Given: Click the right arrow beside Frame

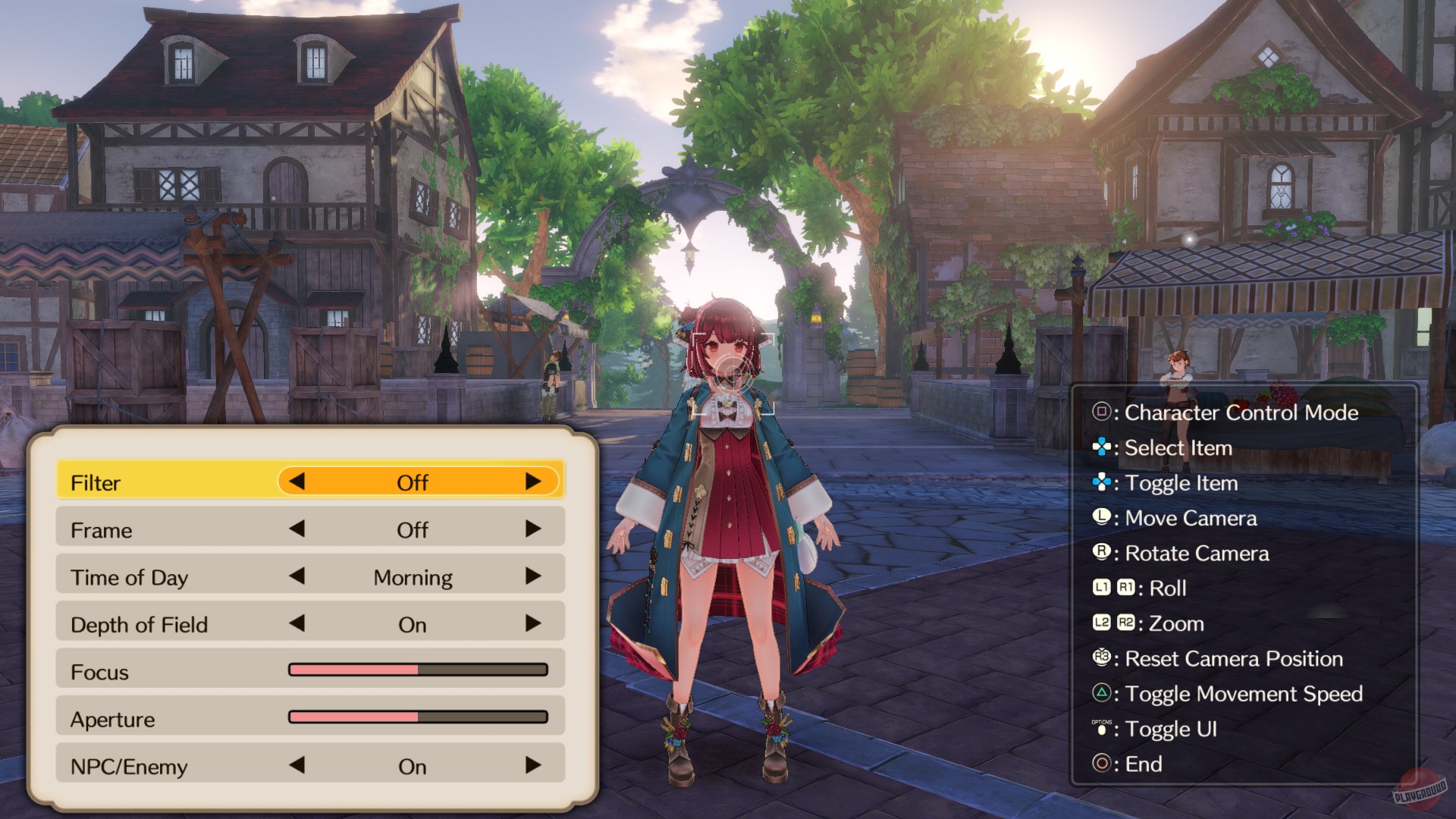Looking at the screenshot, I should tap(535, 529).
